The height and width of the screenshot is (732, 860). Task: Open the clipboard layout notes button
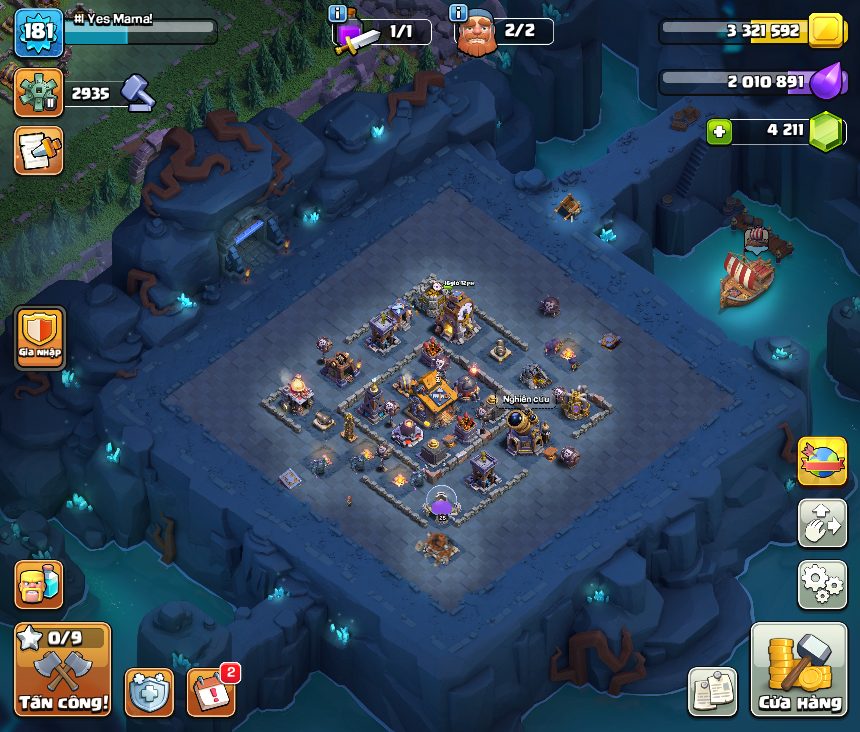[713, 692]
